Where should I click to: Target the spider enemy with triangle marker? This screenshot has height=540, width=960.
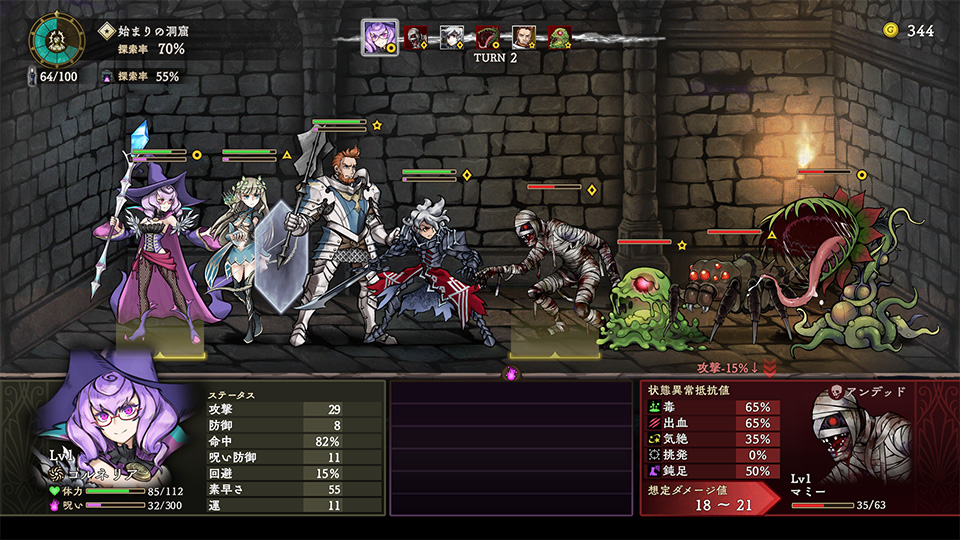tap(730, 290)
